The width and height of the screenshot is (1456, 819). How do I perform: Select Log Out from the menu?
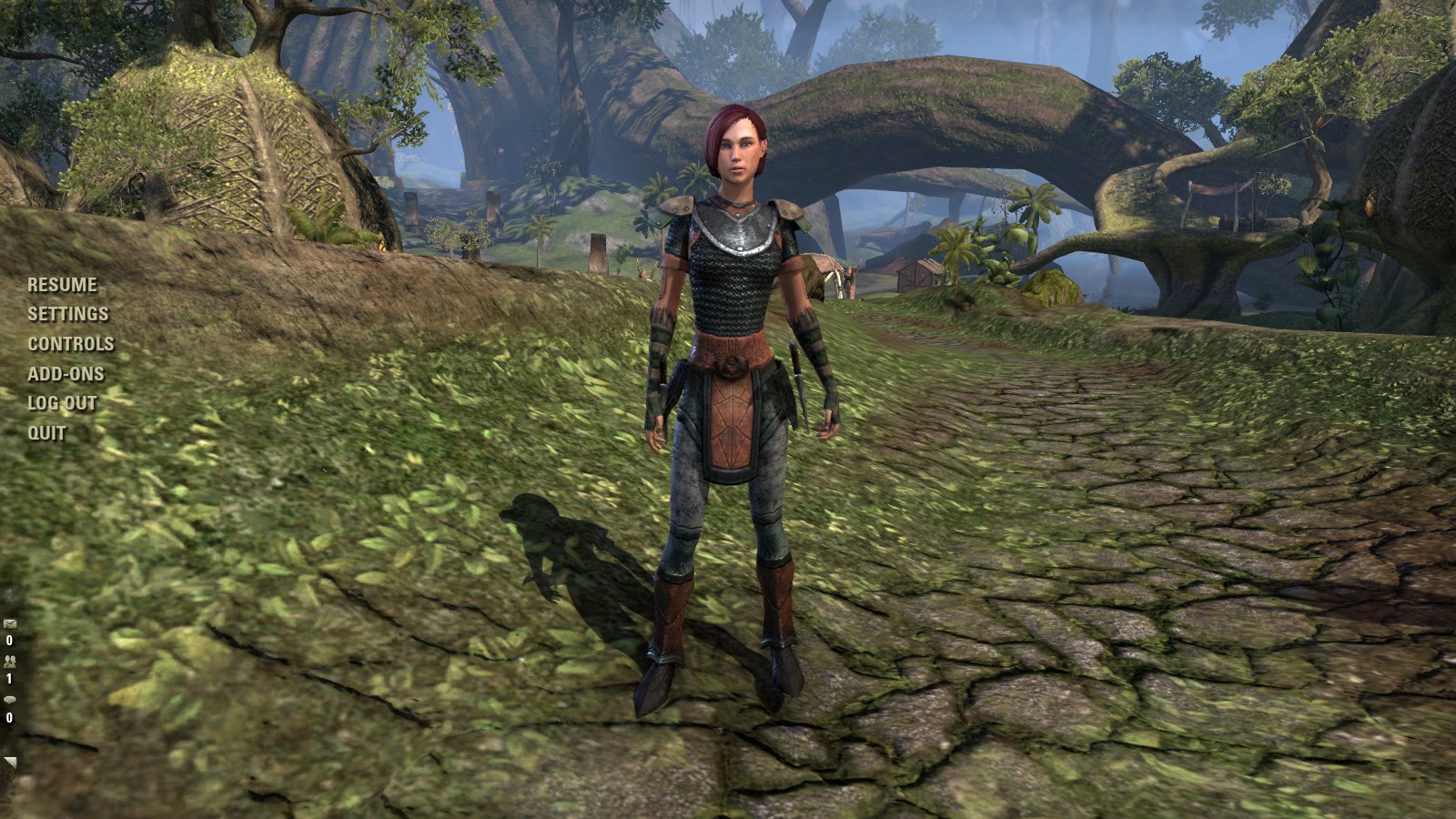(60, 403)
